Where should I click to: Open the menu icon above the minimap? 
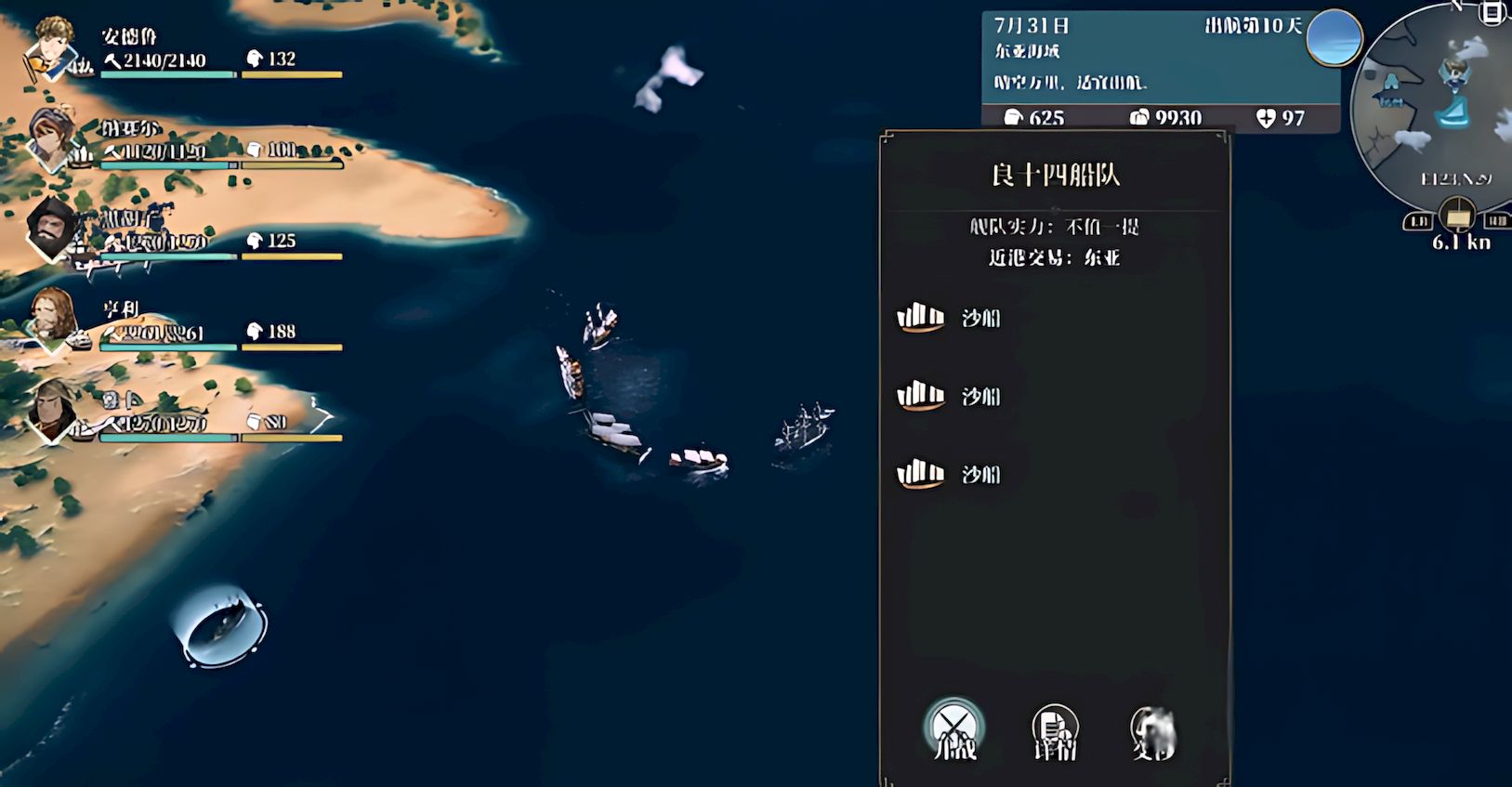(1493, 13)
